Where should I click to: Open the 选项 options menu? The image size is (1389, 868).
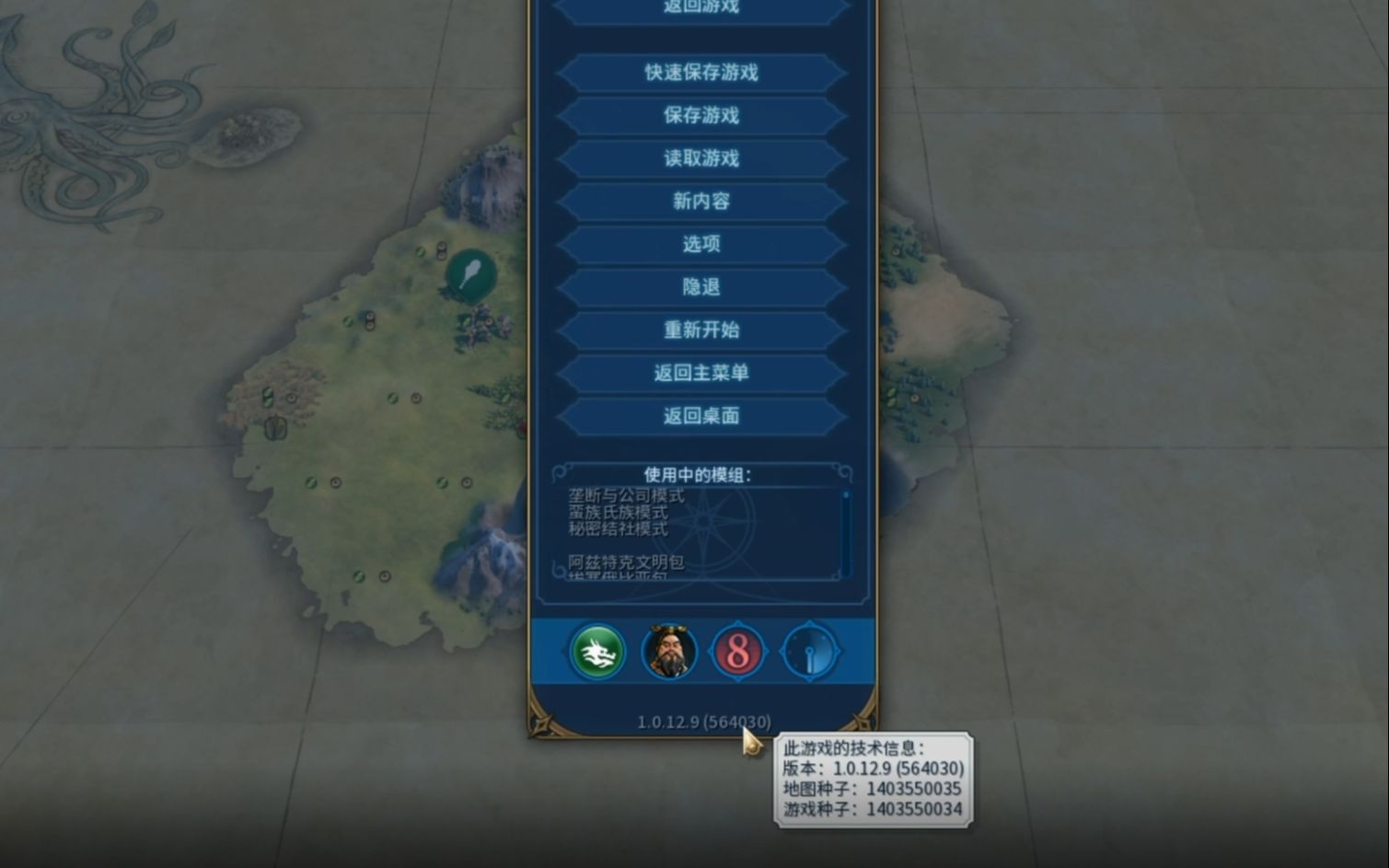point(703,245)
